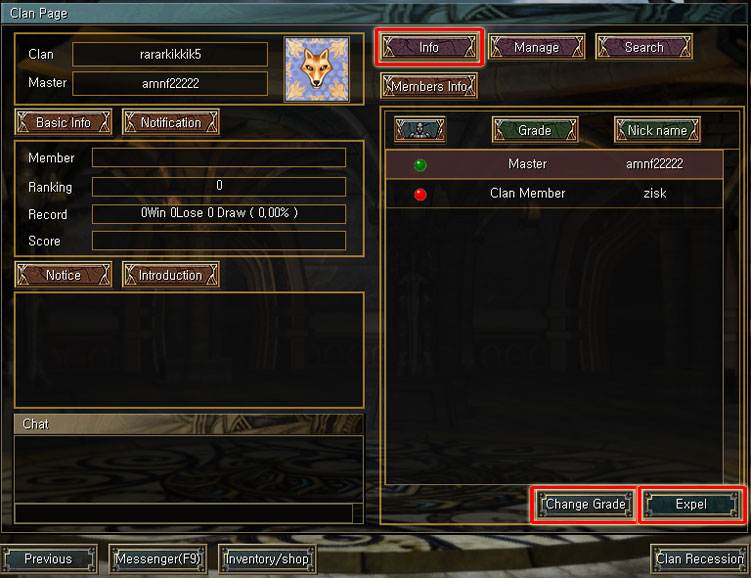The image size is (751, 578).
Task: Show Members Info list
Action: (x=429, y=86)
